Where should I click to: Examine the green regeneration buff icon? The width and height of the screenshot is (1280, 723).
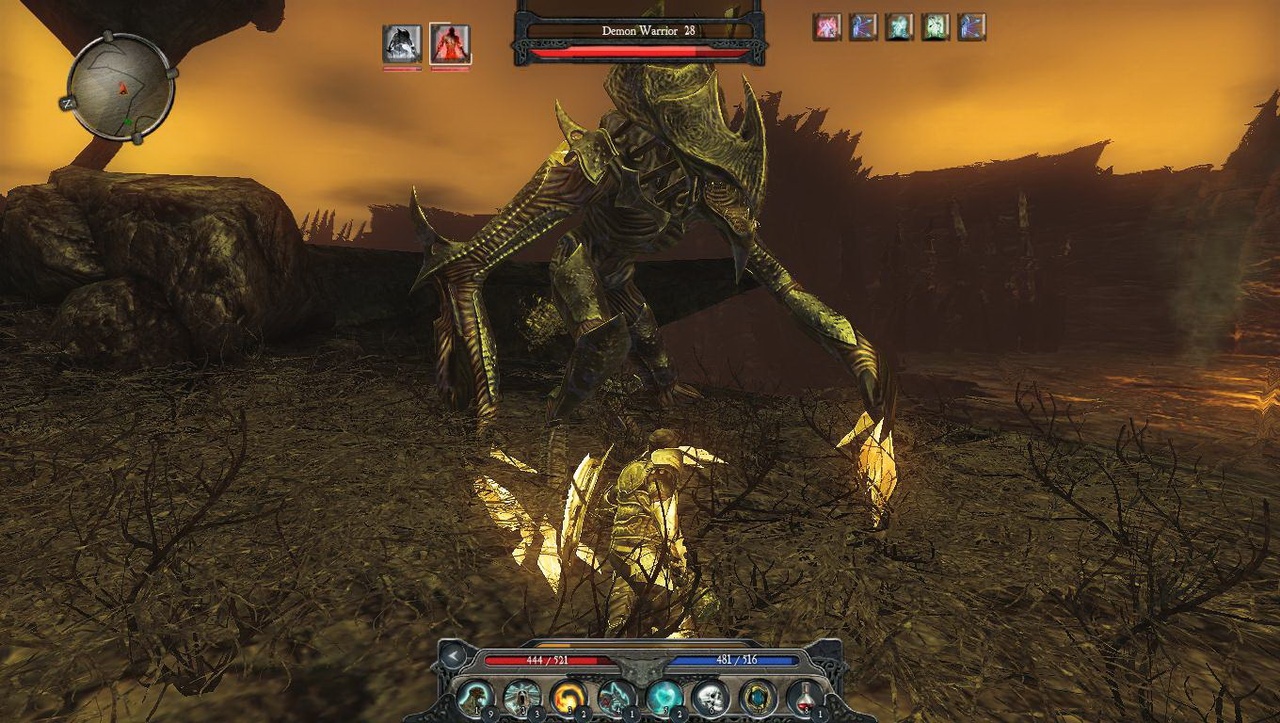[x=933, y=27]
